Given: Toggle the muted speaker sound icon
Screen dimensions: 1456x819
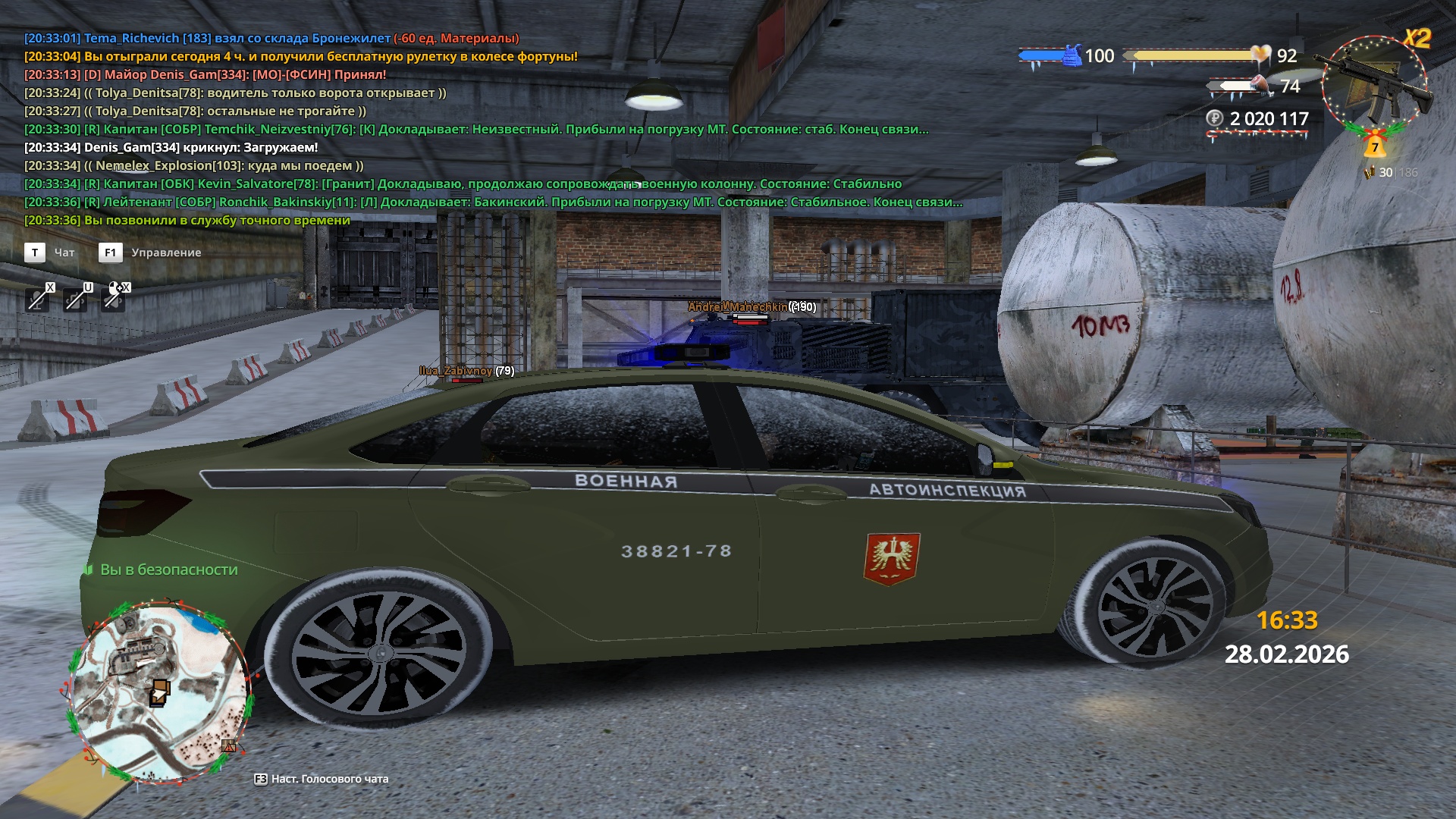Looking at the screenshot, I should 114,298.
